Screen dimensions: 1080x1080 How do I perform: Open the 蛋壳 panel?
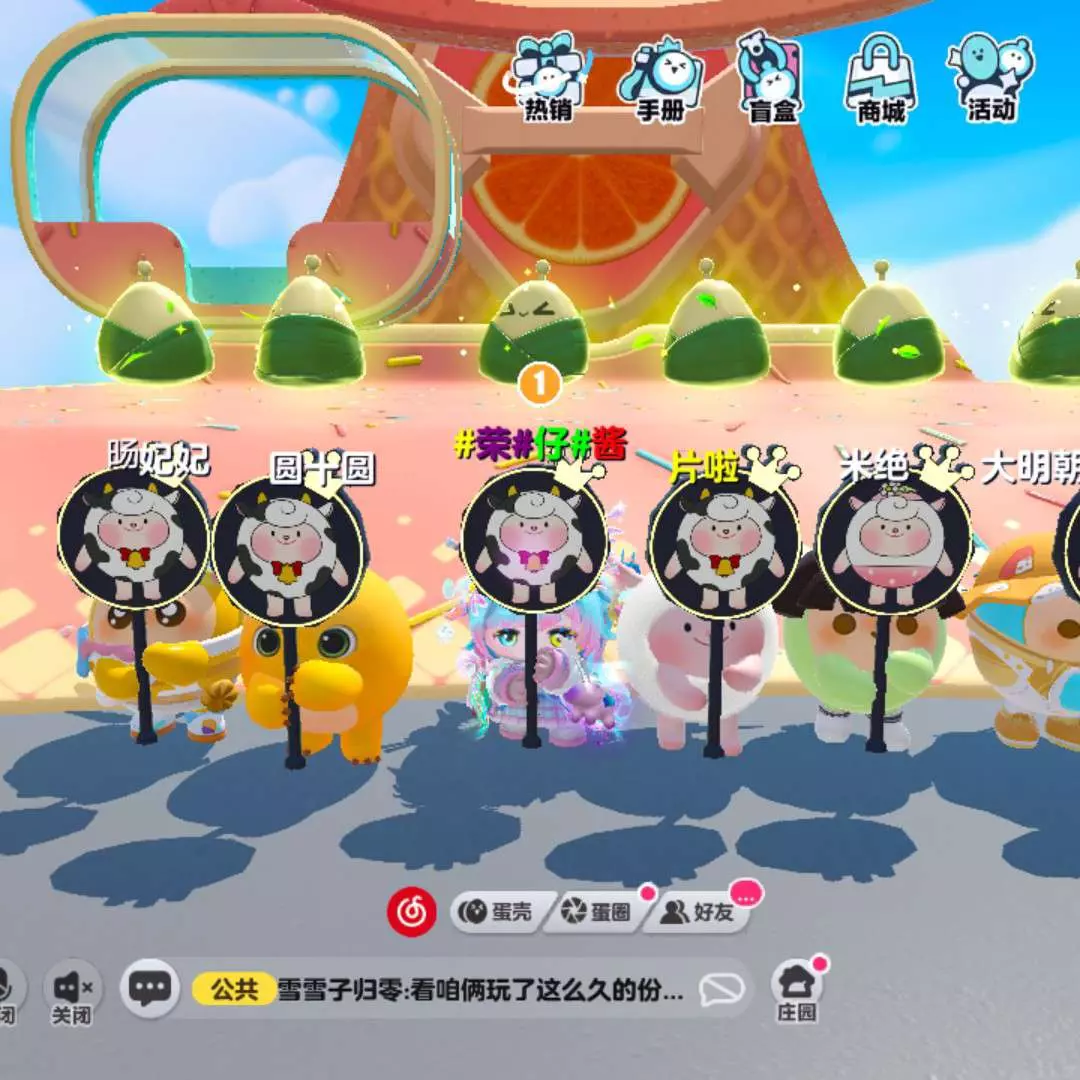click(497, 912)
